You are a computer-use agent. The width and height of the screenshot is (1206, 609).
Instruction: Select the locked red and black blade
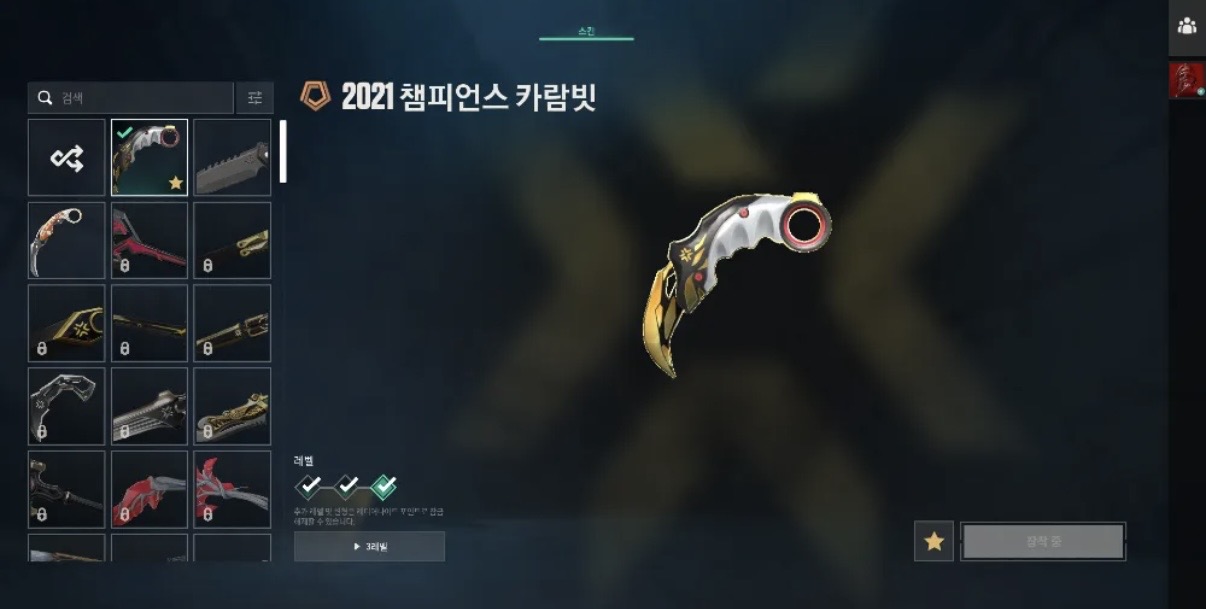click(149, 241)
